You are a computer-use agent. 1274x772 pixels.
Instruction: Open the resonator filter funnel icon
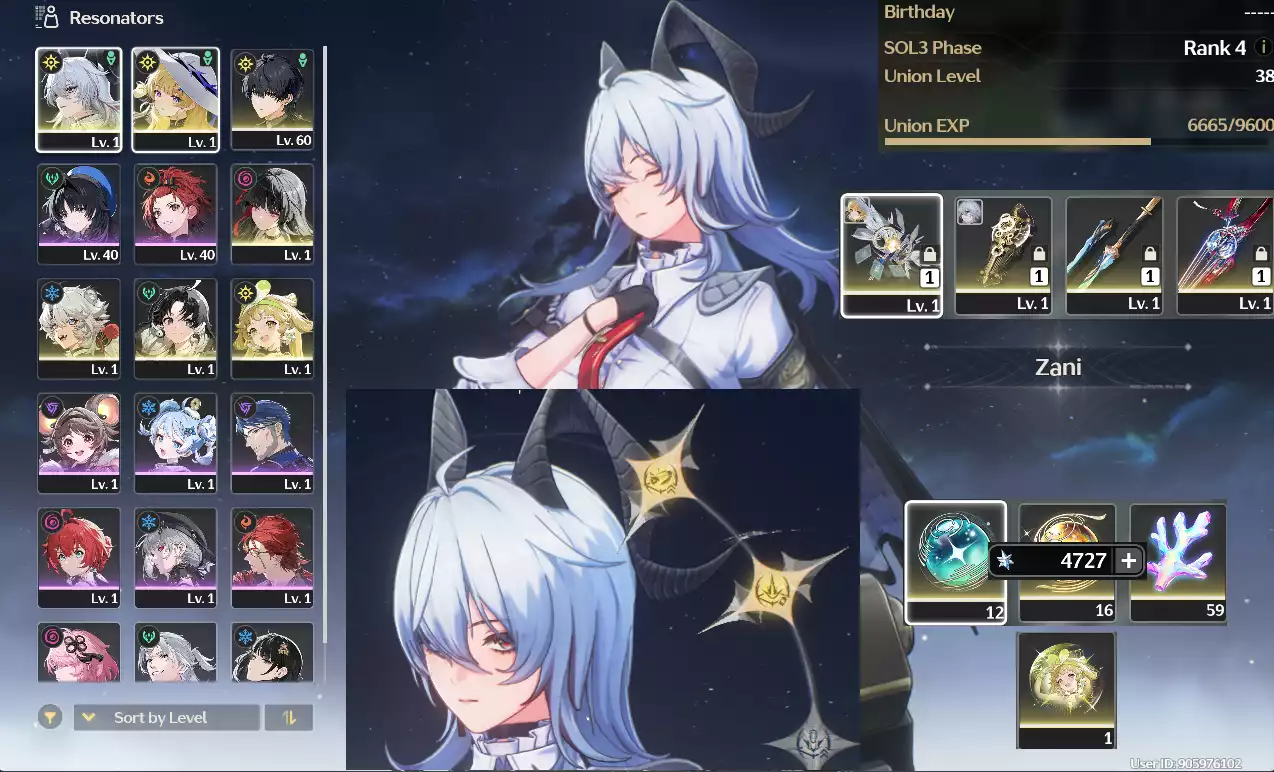[x=49, y=717]
